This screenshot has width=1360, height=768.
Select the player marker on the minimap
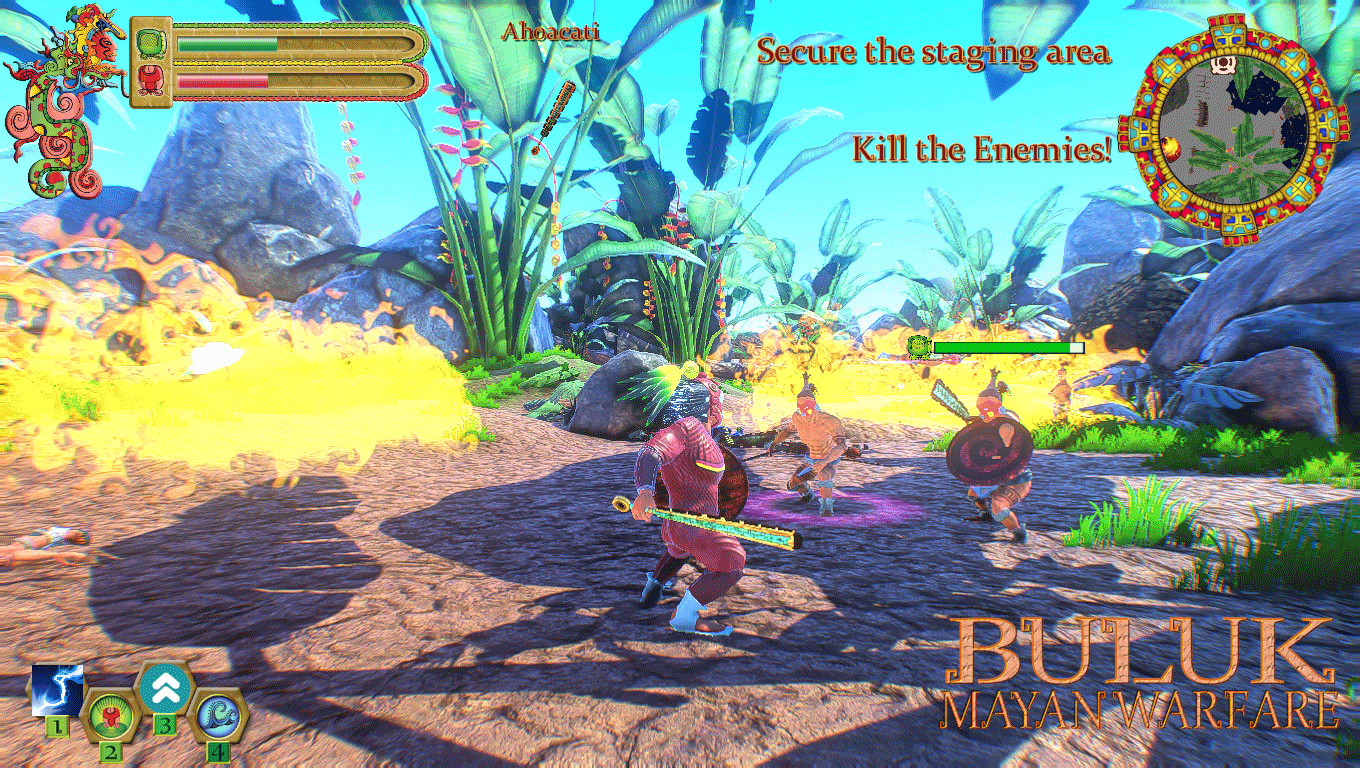tap(1223, 64)
